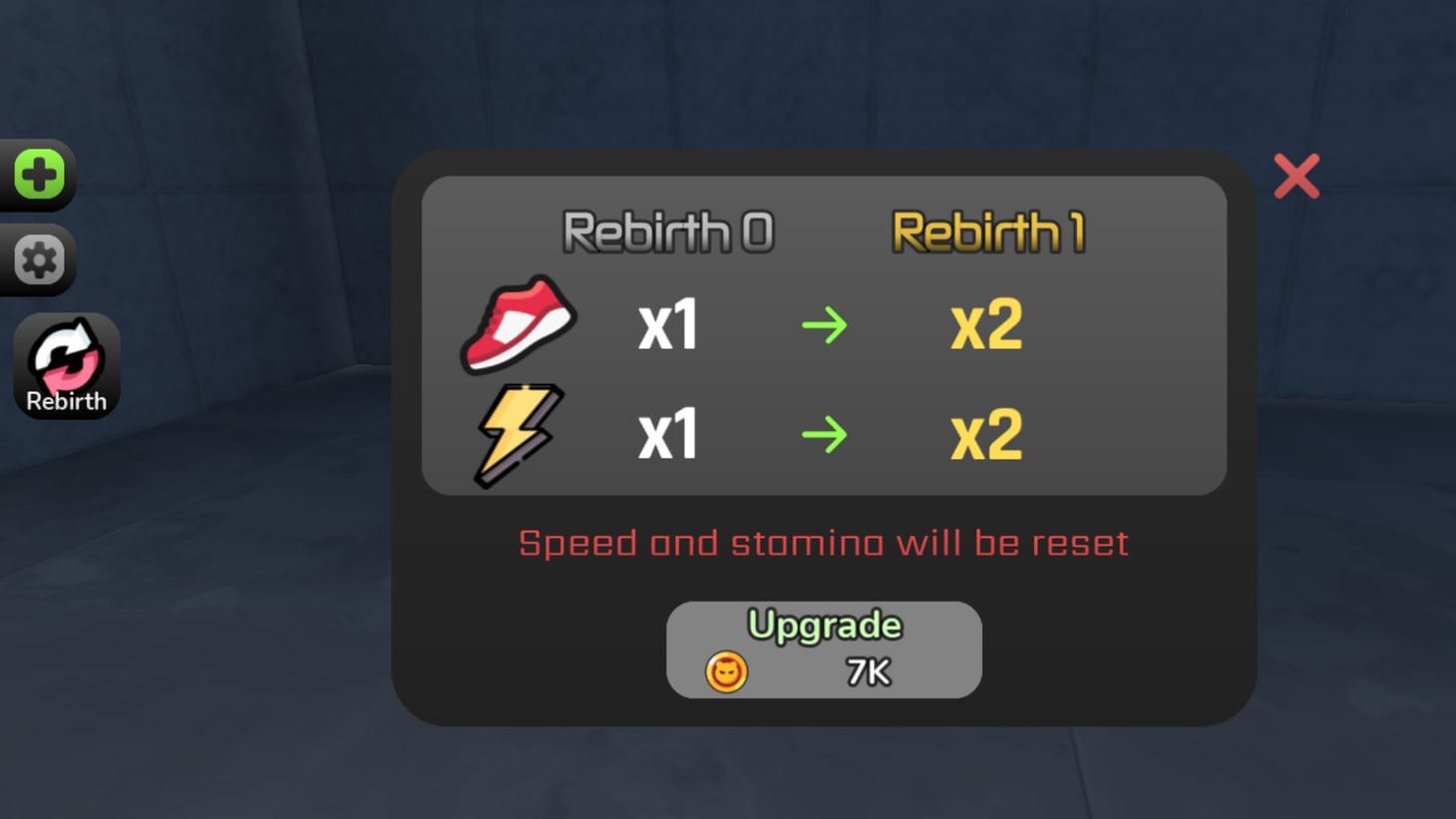The height and width of the screenshot is (819, 1456).
Task: Select the Rebirth 1 column header
Action: [990, 229]
